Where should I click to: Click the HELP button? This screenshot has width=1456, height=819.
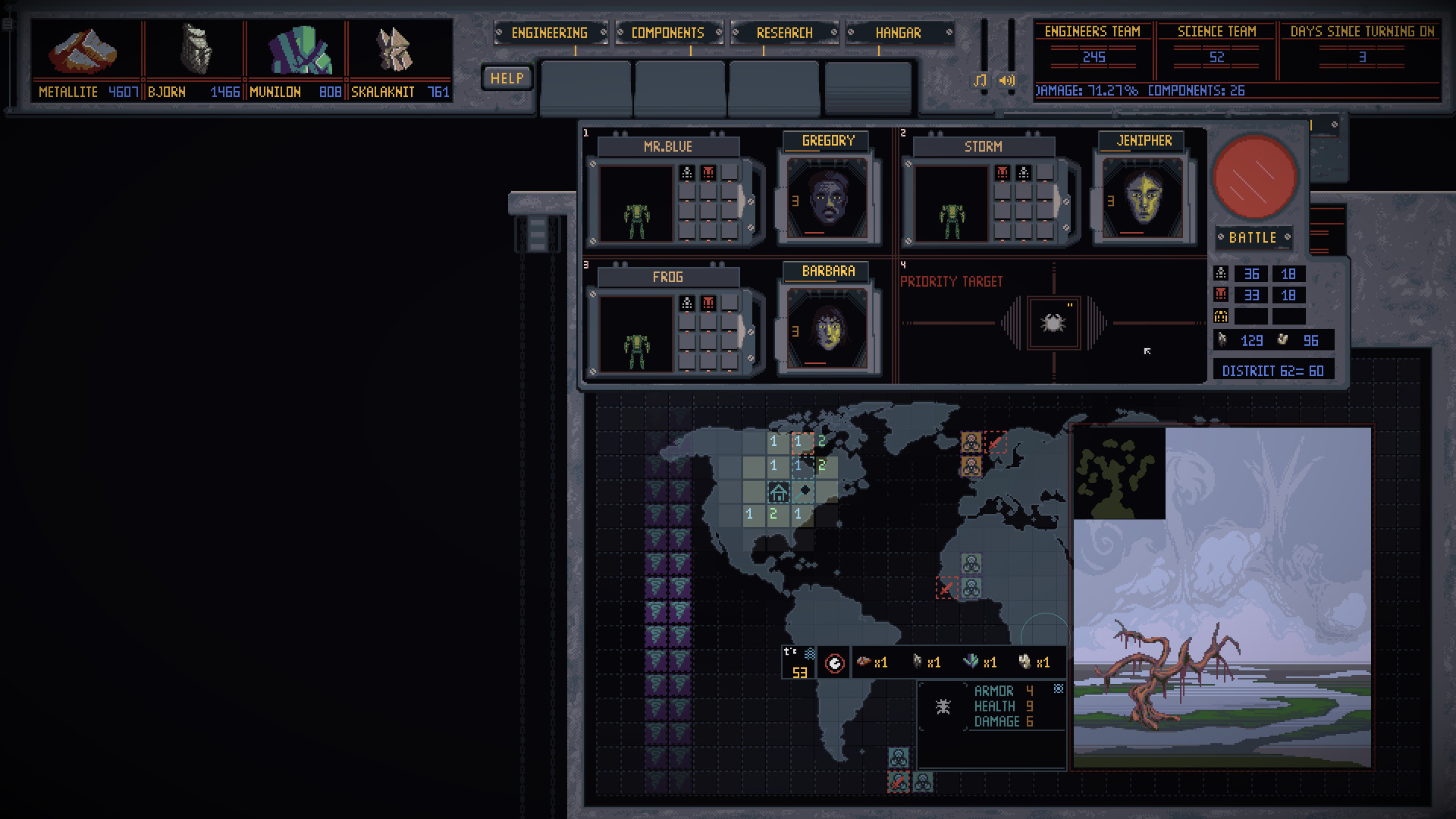[506, 77]
